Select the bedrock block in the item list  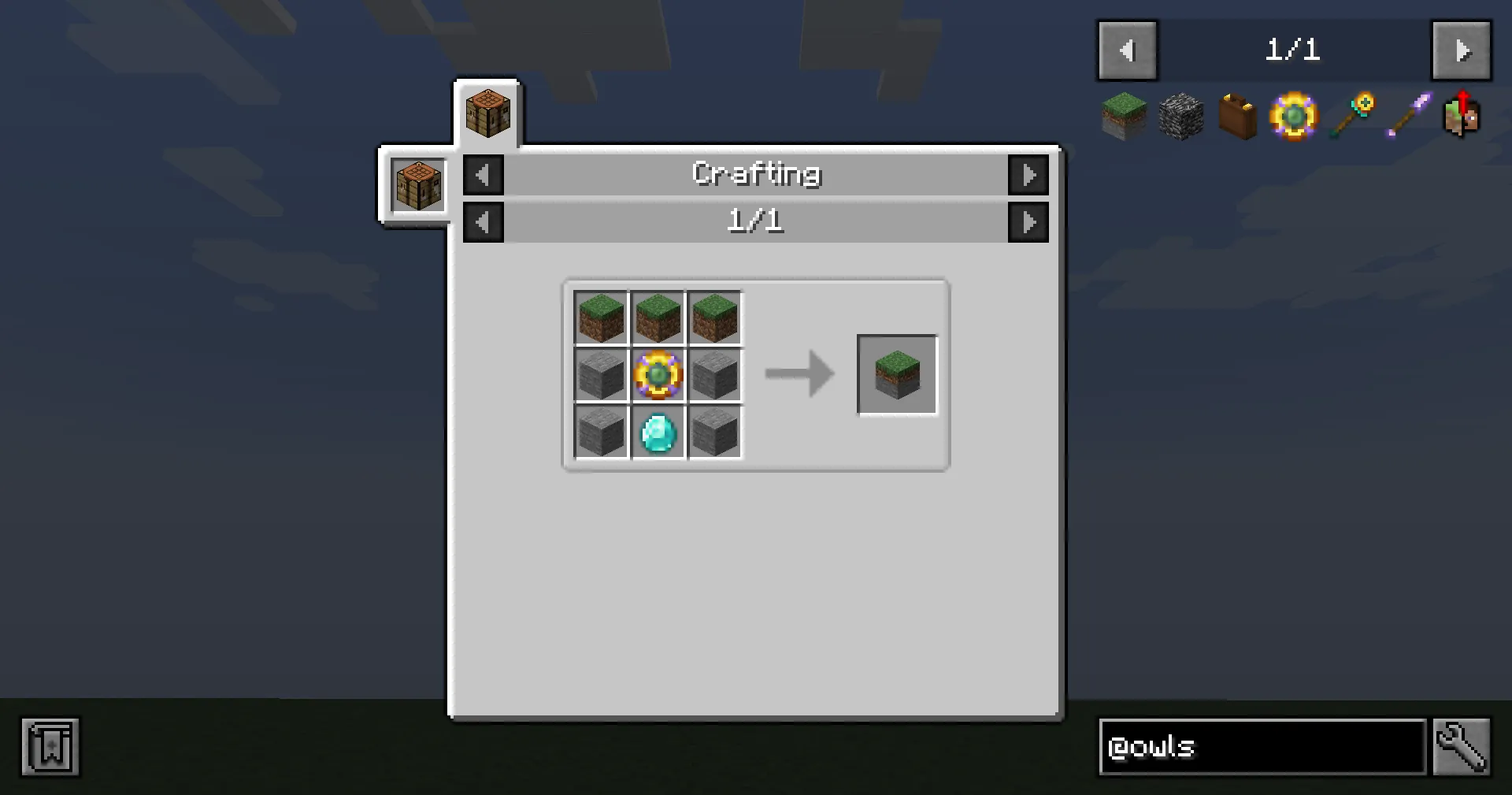coord(1180,117)
